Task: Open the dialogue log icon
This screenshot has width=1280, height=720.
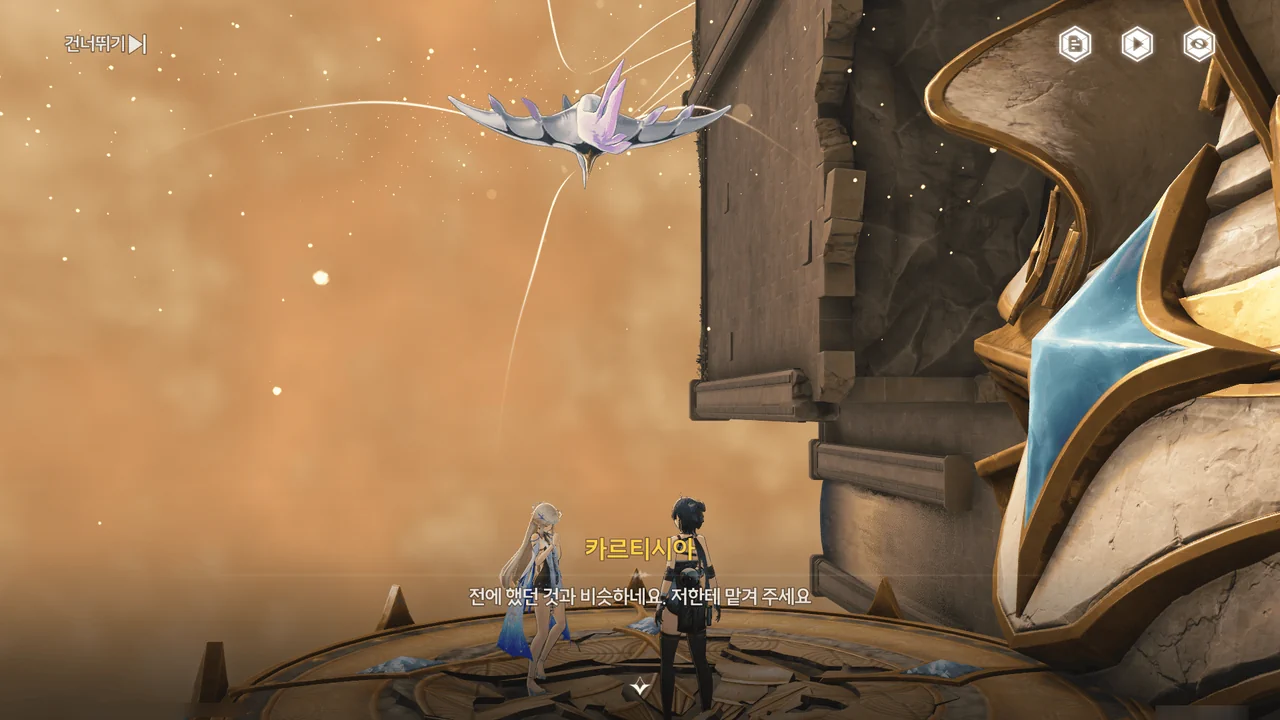Action: click(x=1075, y=44)
